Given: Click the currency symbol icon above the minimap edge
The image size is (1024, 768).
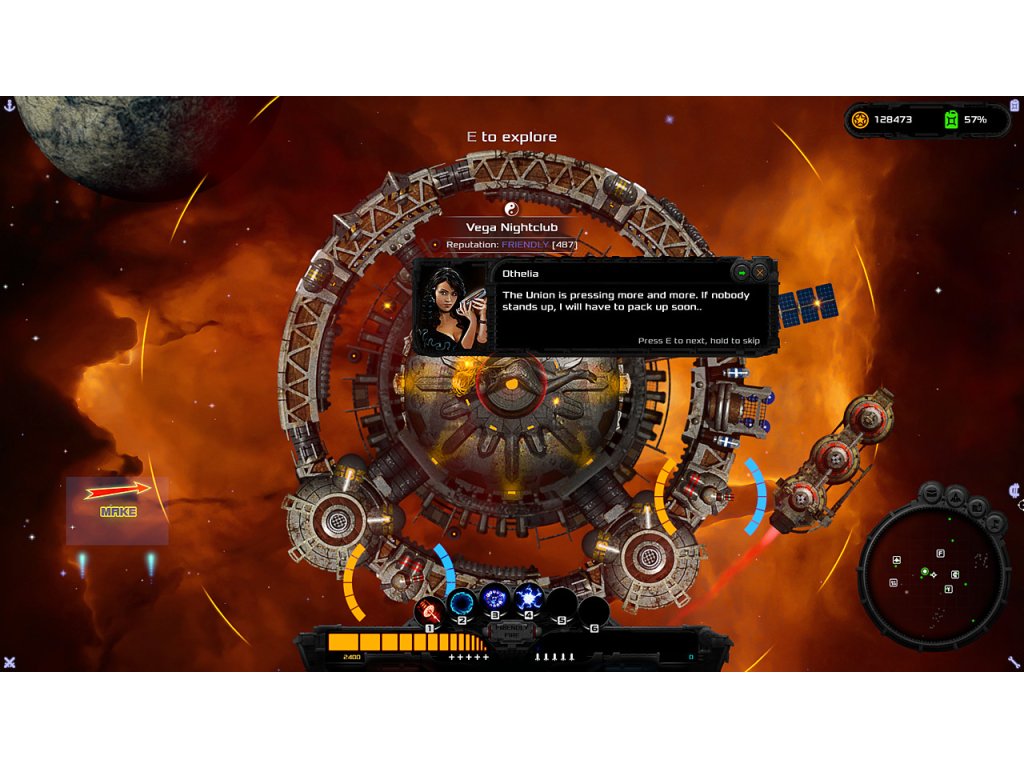Looking at the screenshot, I should 1015,490.
